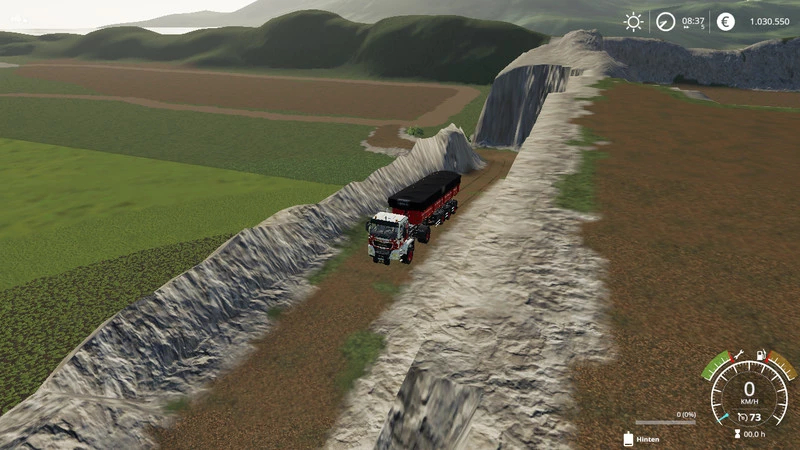Image resolution: width=800 pixels, height=450 pixels.
Task: Click the sun weather icon
Action: pos(634,21)
